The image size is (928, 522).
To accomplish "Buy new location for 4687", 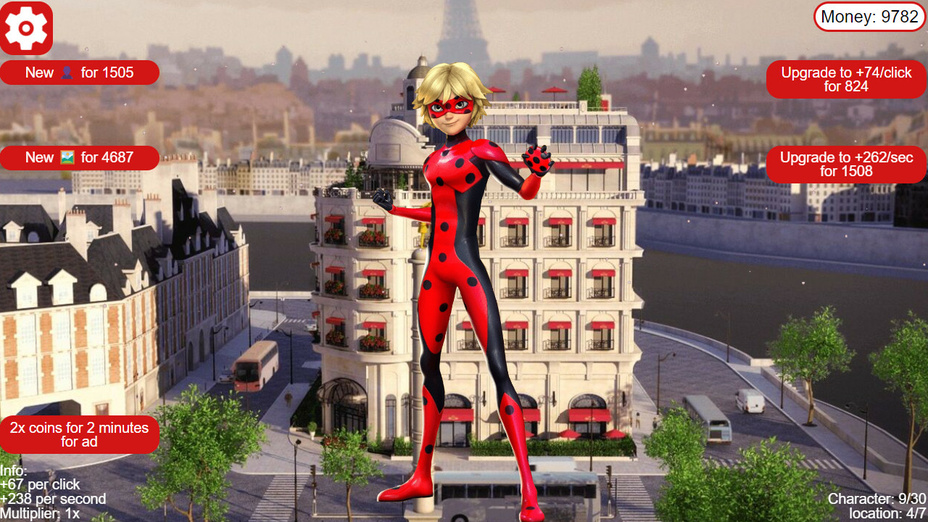I will click(x=79, y=158).
